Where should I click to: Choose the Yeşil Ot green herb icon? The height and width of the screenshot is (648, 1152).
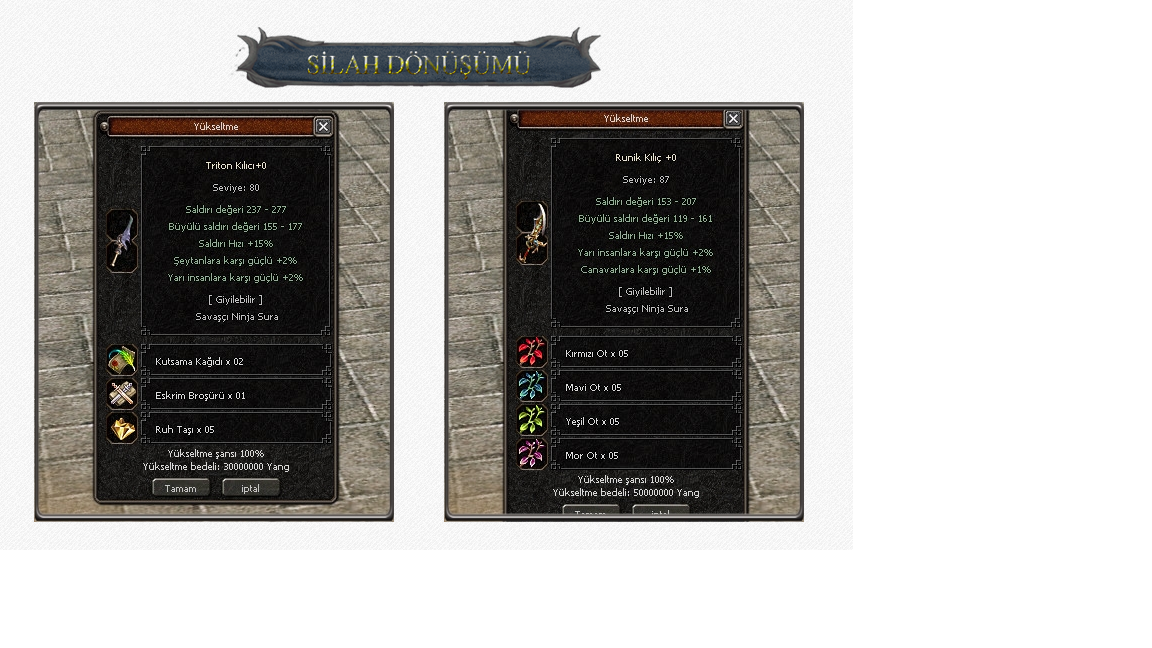click(x=532, y=420)
